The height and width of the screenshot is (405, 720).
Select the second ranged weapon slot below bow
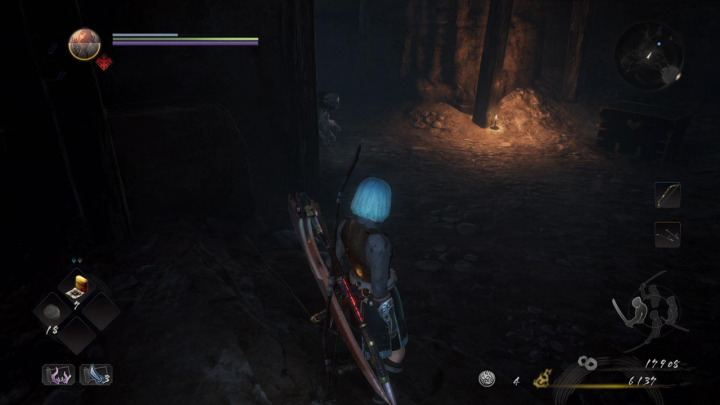pos(667,233)
